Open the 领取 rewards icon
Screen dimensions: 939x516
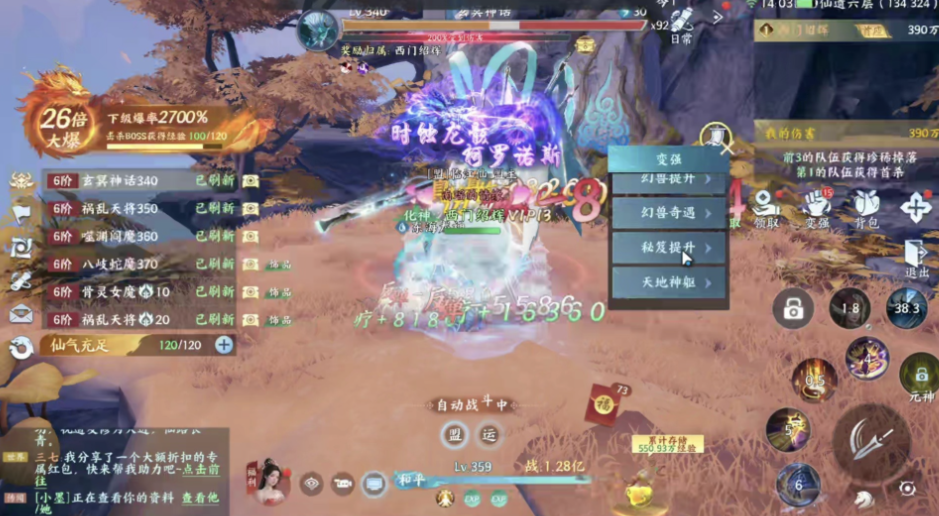(x=765, y=208)
